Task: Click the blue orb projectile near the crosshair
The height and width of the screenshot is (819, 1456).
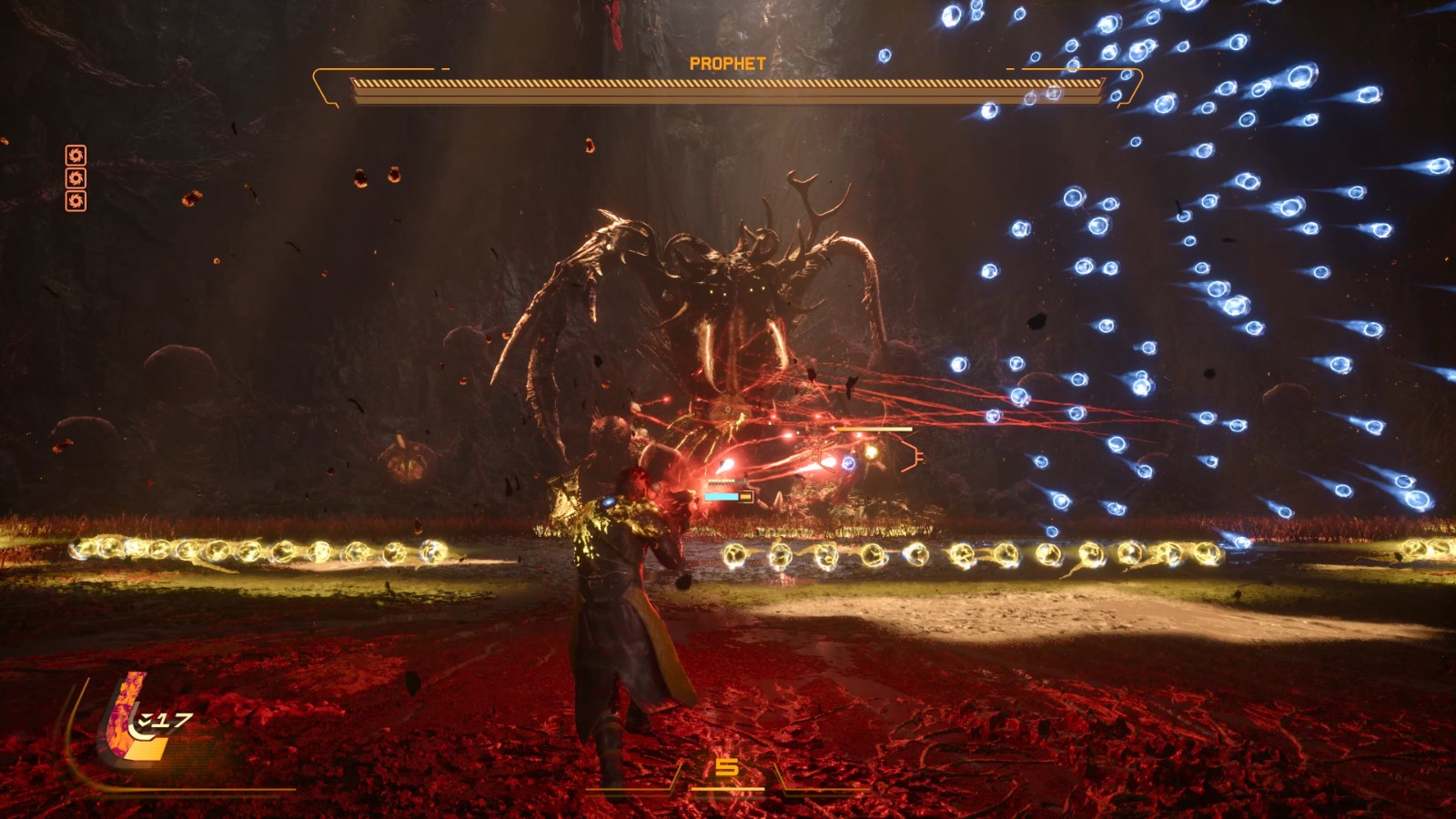Action: pyautogui.click(x=849, y=463)
